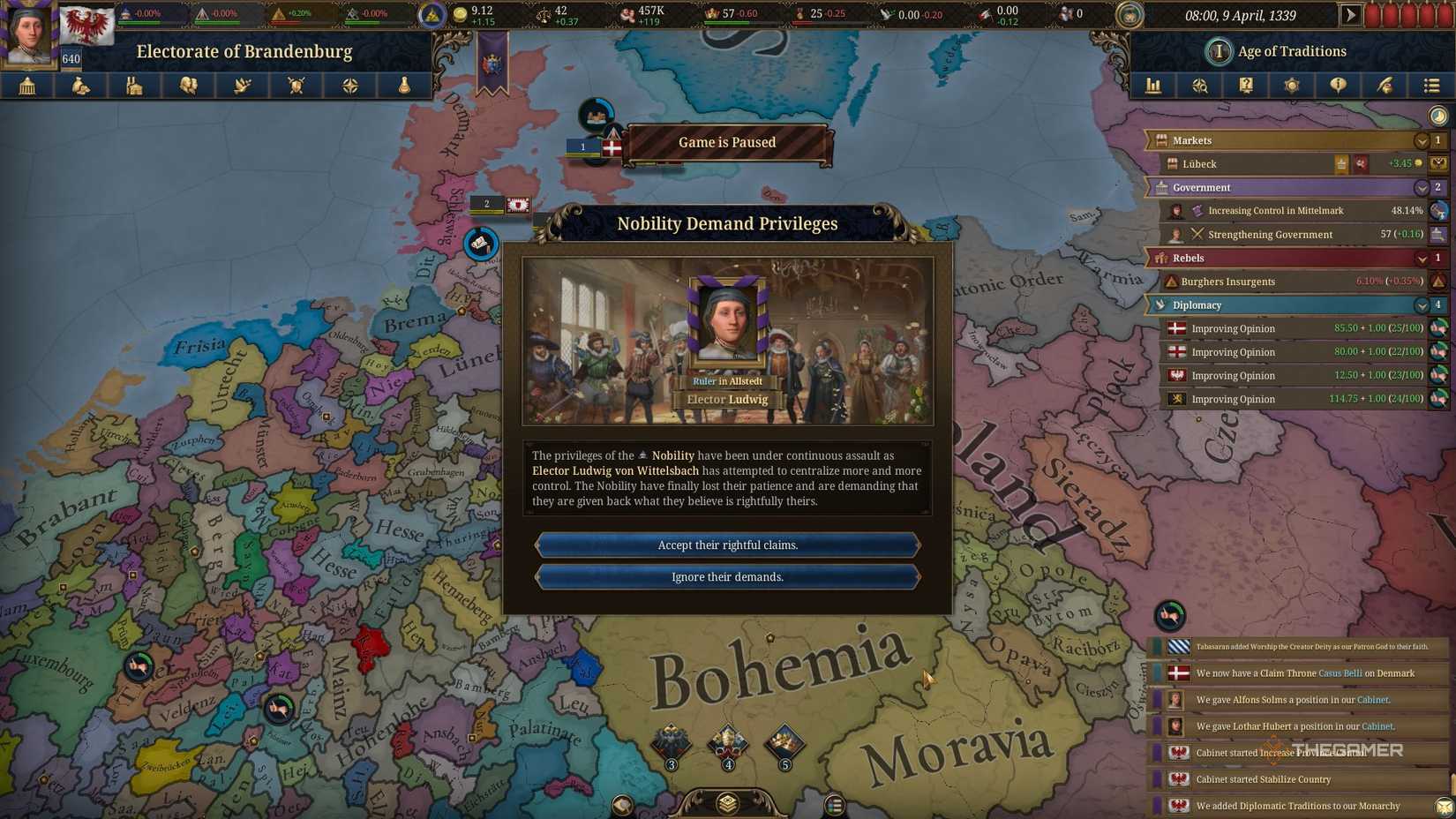Open the Diplomacy dove panel
1456x819 pixels.
tap(242, 86)
